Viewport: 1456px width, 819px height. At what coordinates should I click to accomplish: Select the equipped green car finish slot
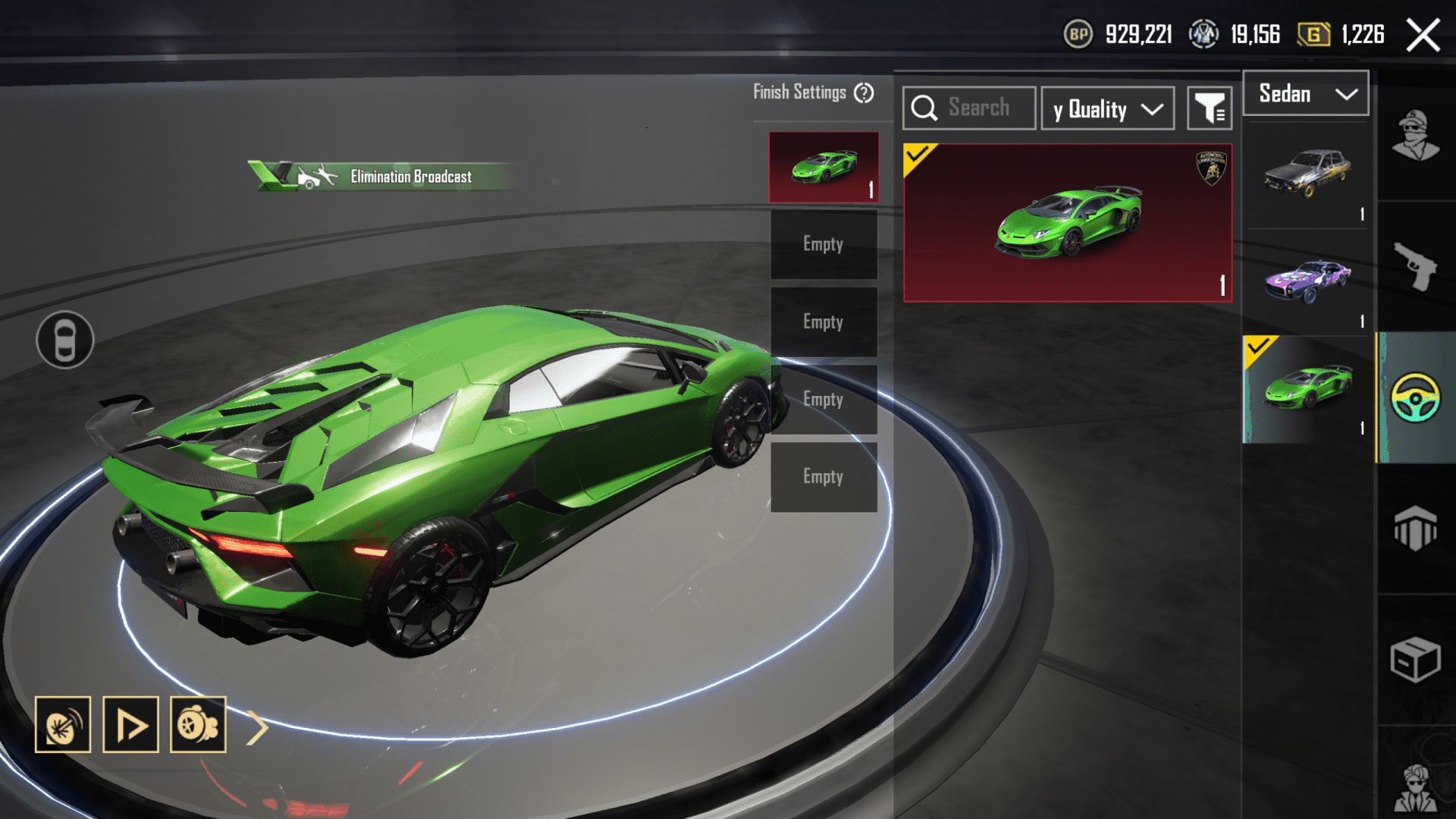(x=824, y=167)
